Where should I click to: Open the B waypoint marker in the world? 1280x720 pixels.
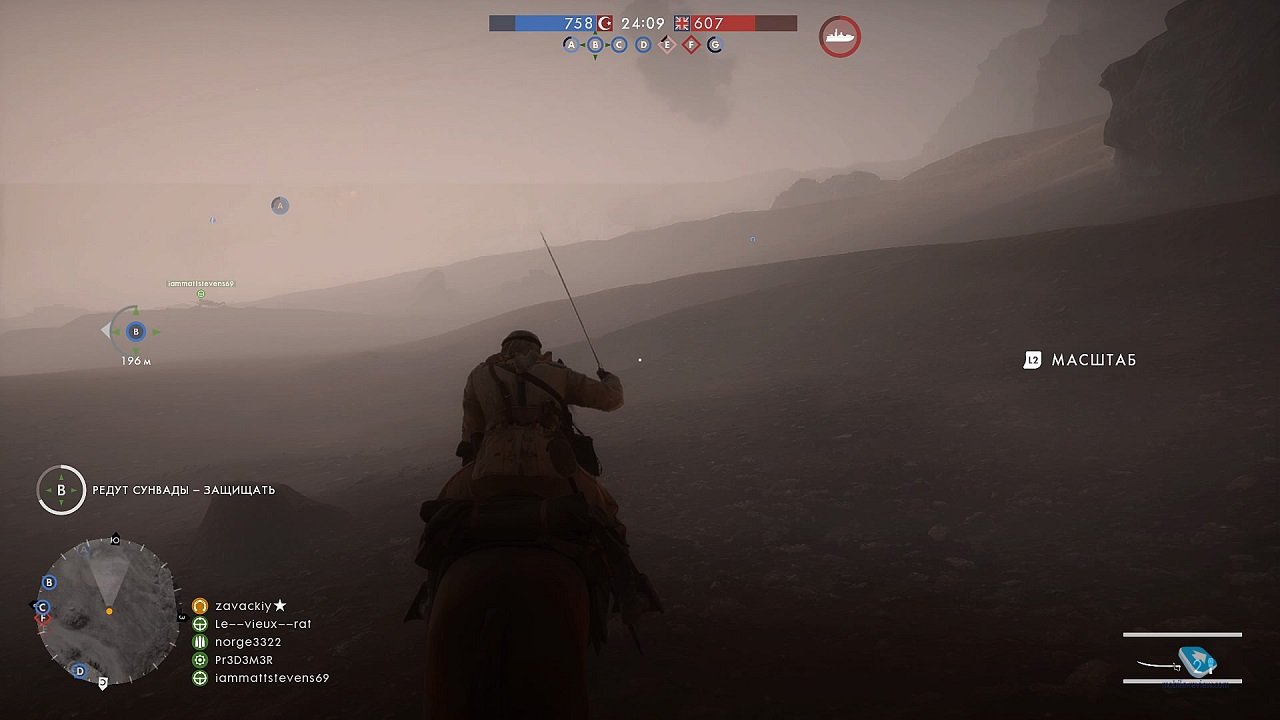(x=134, y=330)
